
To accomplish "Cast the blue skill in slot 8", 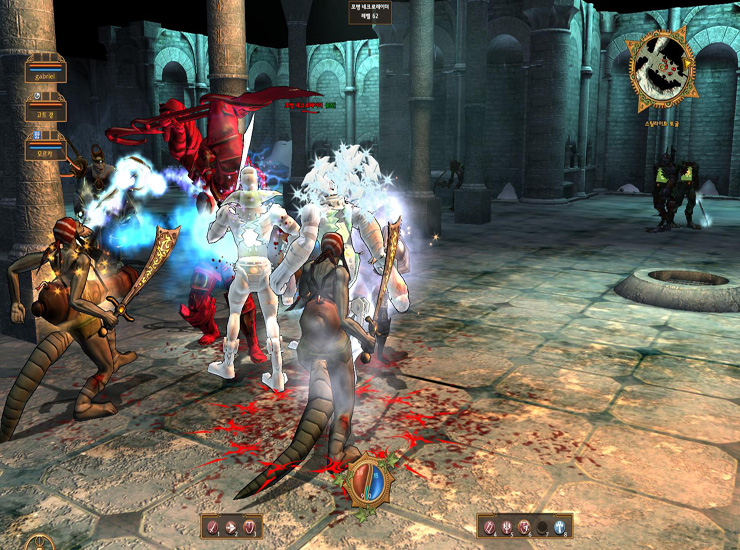I will point(560,526).
